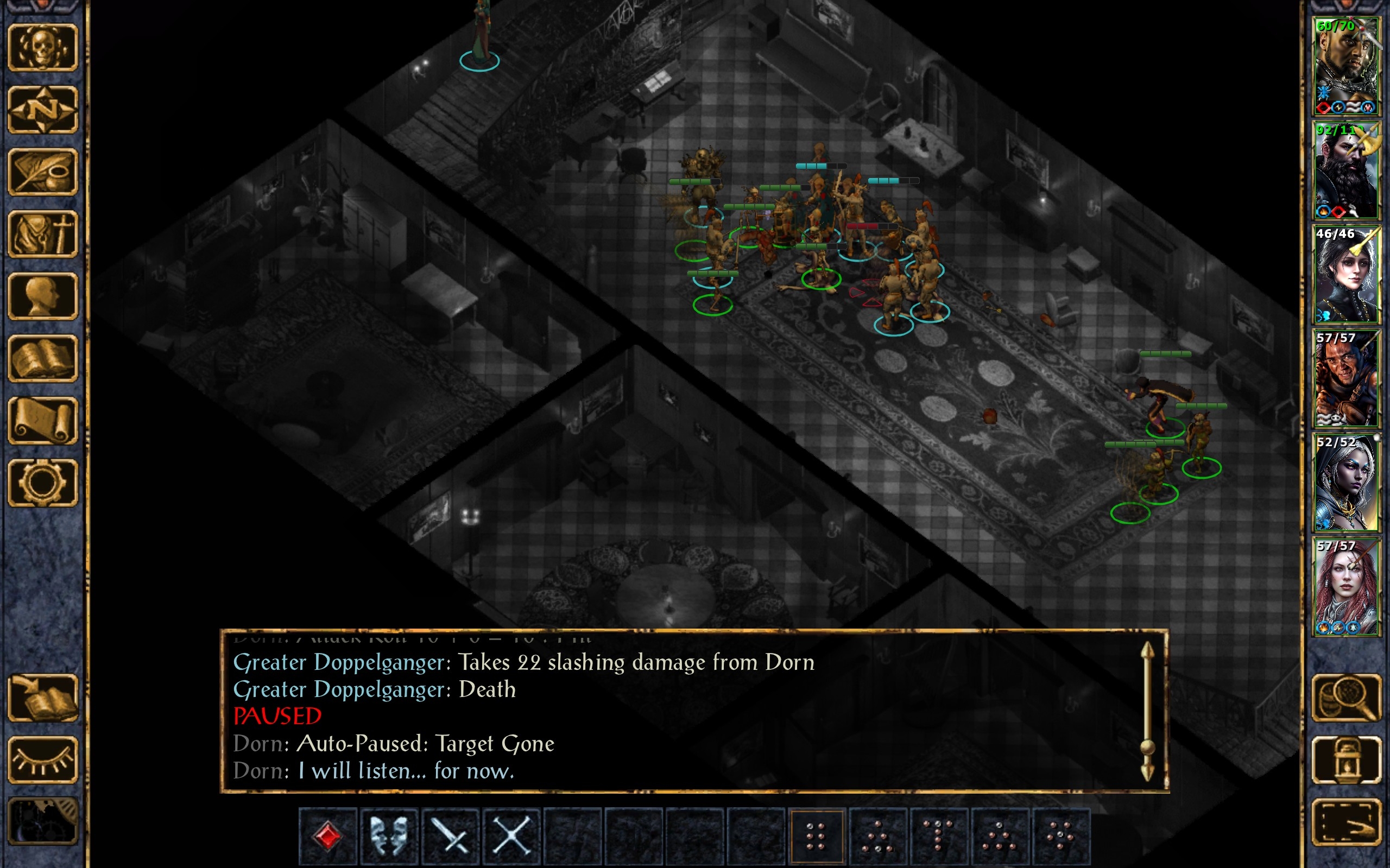Select the bearded man's portrait
The image size is (1390, 868).
[x=1346, y=170]
